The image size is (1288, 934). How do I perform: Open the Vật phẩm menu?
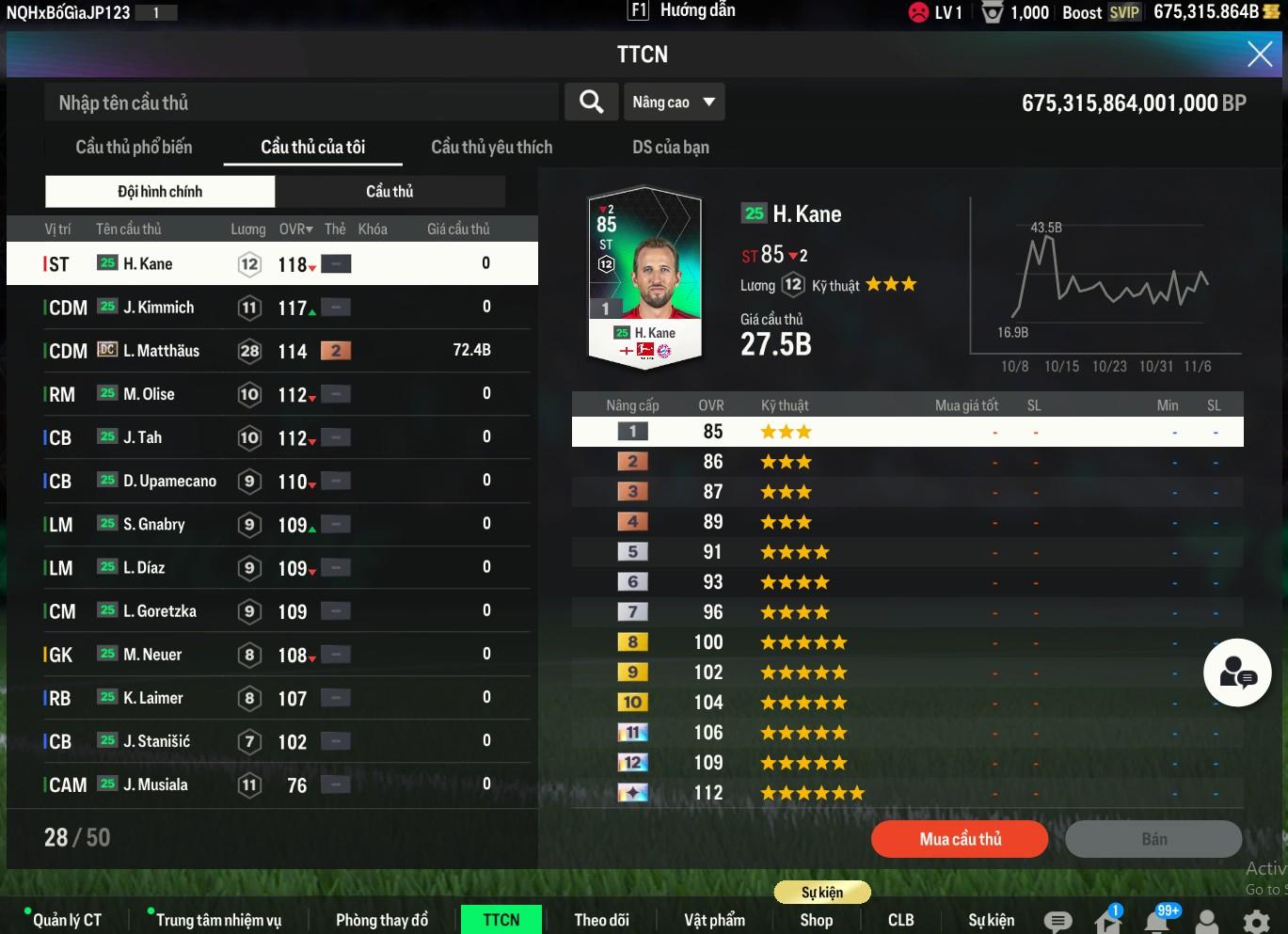tap(714, 920)
